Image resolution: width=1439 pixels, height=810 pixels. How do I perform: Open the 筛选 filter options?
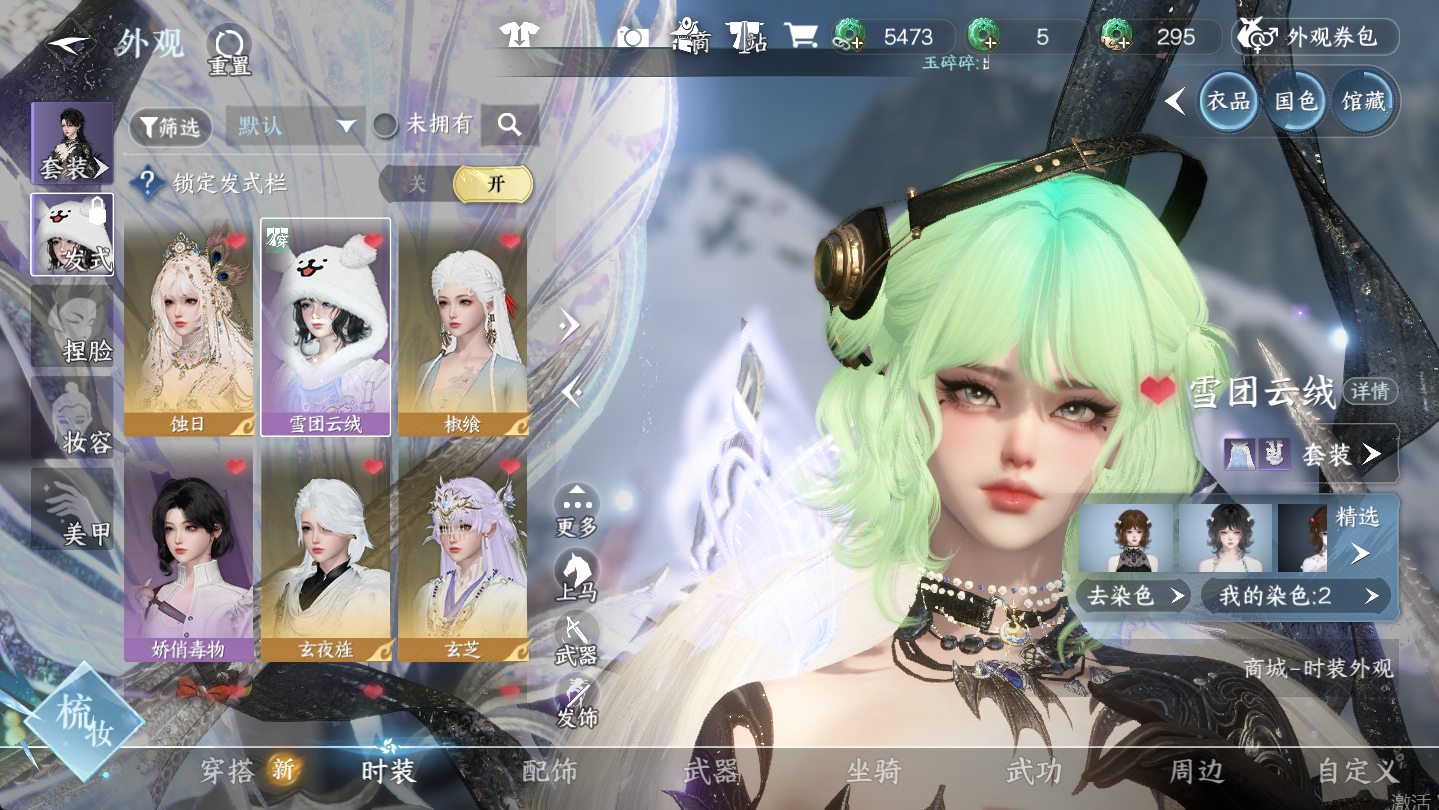pyautogui.click(x=170, y=127)
